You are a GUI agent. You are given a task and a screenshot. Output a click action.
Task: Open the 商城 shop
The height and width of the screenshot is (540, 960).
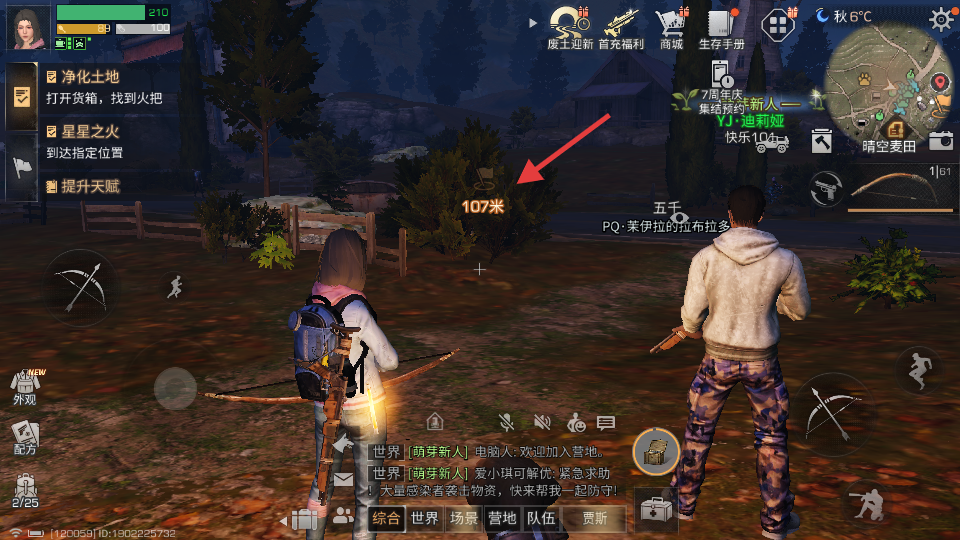tap(670, 25)
